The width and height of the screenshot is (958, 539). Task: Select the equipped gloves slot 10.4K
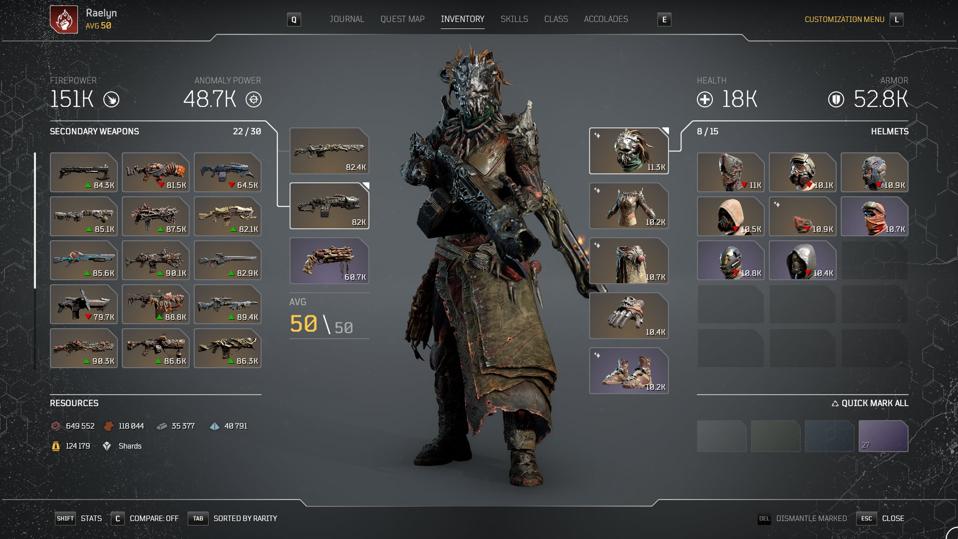pyautogui.click(x=628, y=316)
